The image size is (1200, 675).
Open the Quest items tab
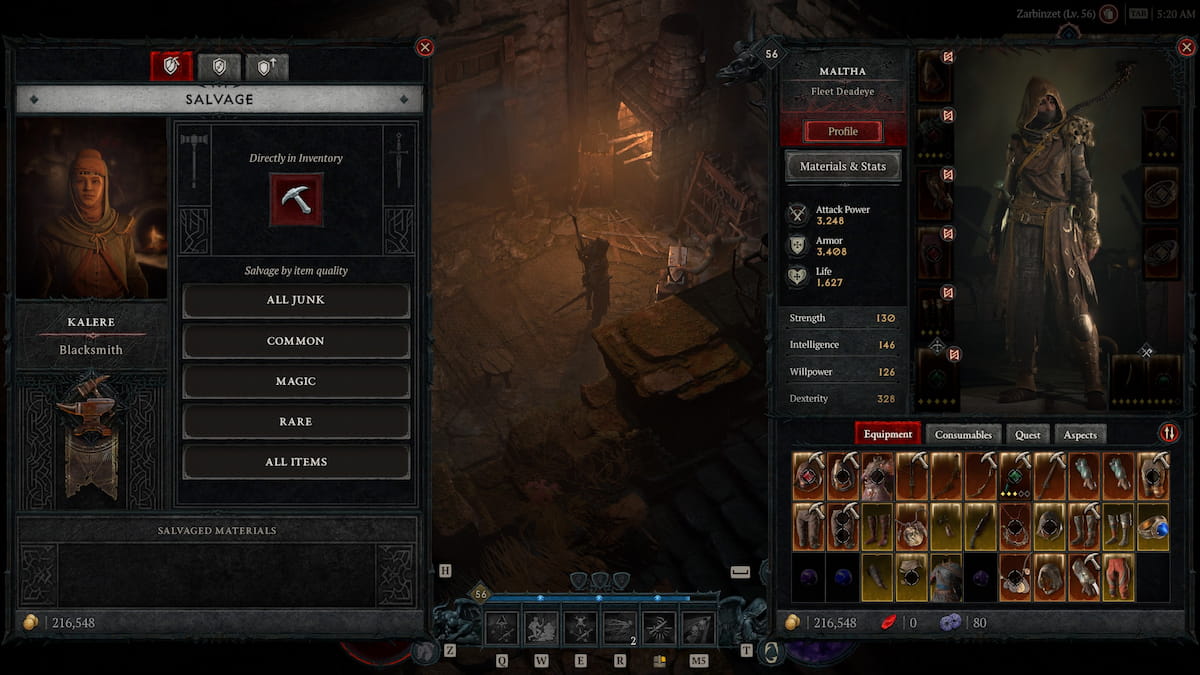[x=1028, y=434]
